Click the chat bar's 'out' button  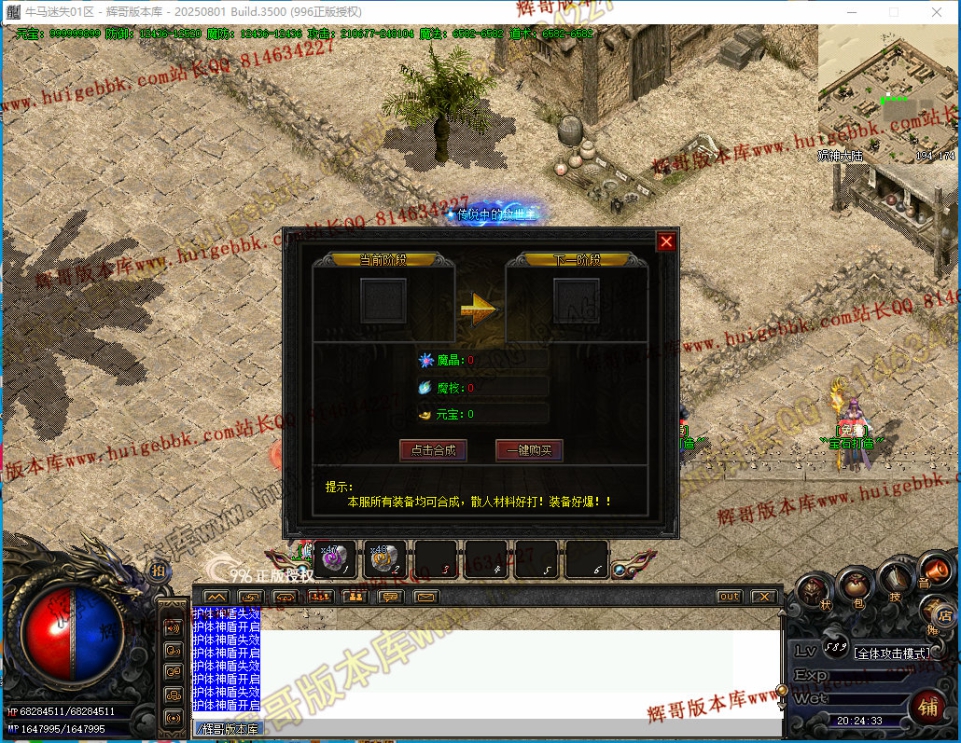[729, 597]
